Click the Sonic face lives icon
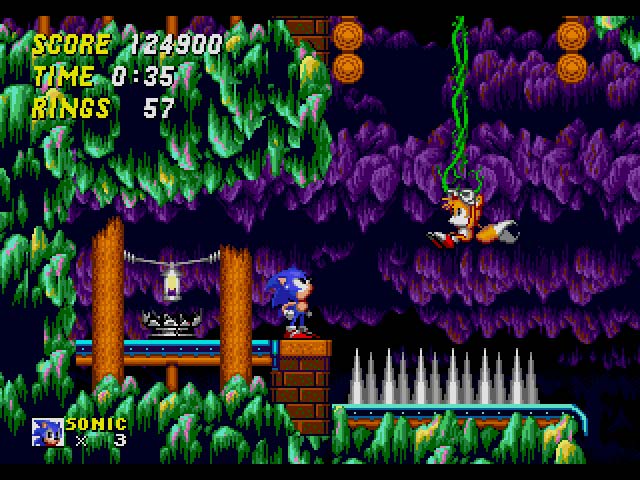The width and height of the screenshot is (640, 480). click(47, 431)
